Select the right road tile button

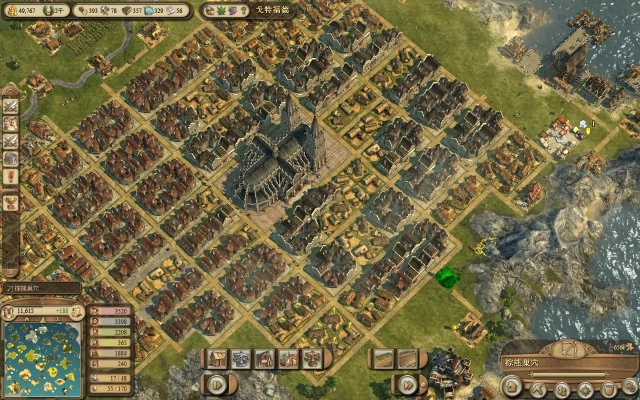coord(406,358)
